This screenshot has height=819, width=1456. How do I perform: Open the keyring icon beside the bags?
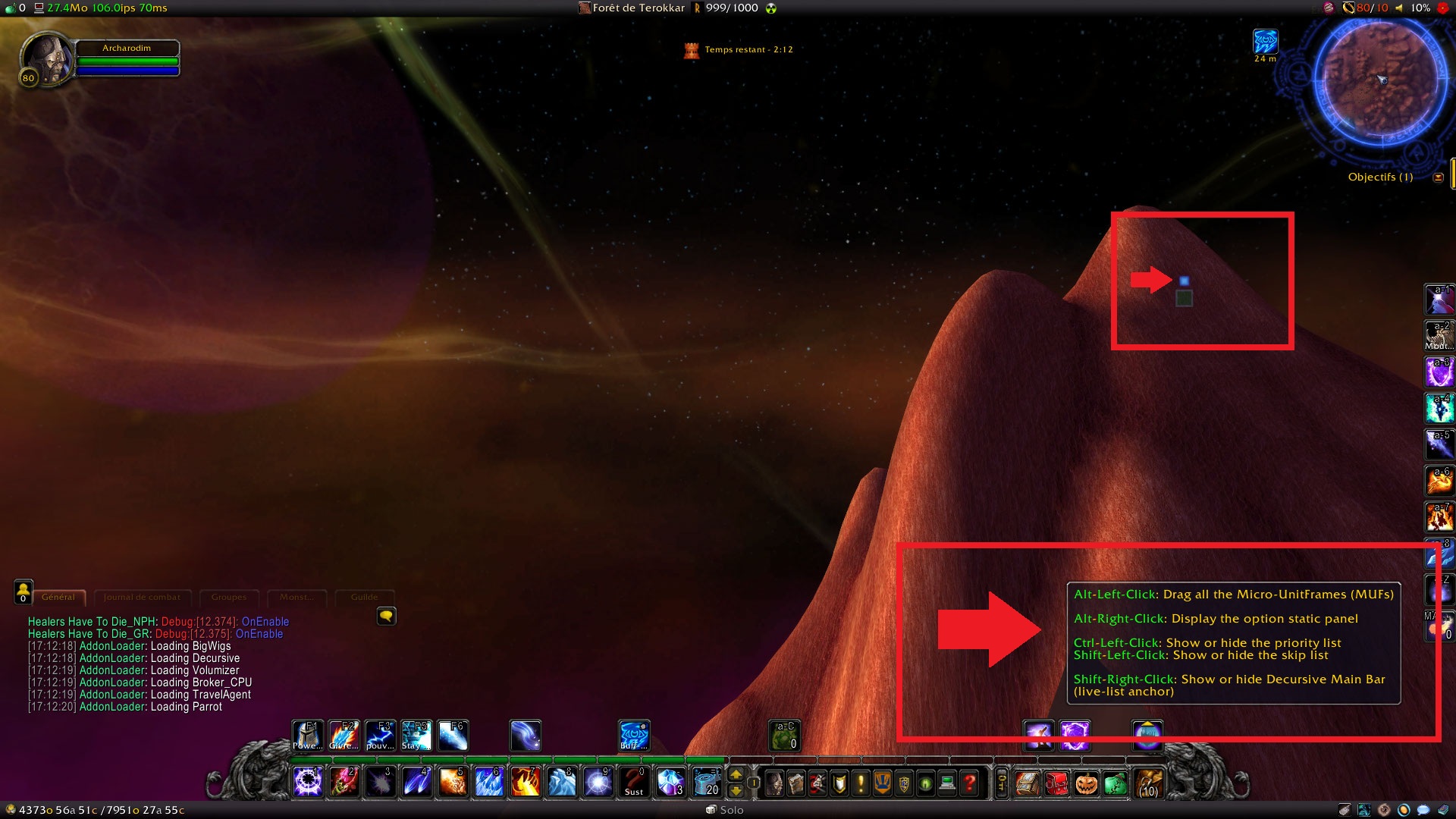point(1003,783)
